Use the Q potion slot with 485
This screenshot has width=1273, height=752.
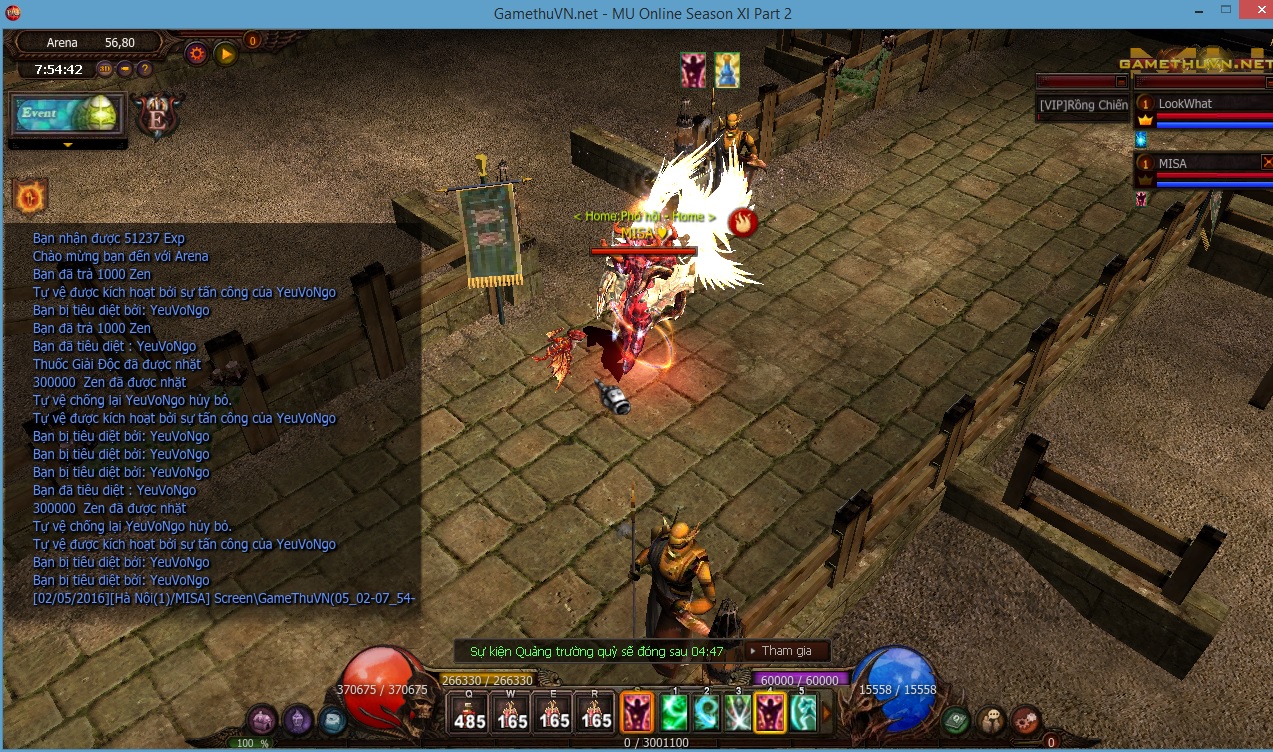point(469,711)
